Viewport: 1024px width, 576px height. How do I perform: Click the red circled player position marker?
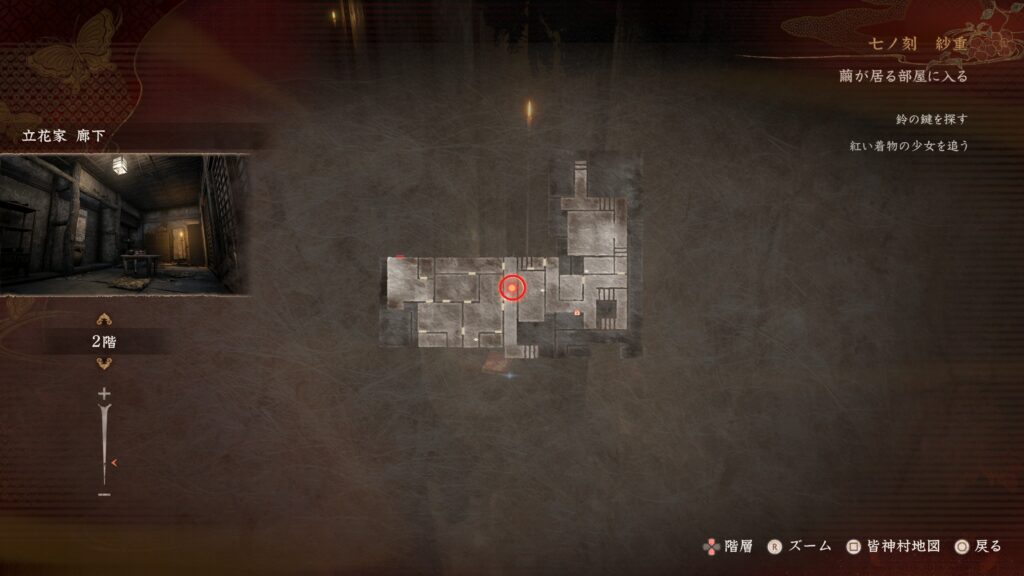pyautogui.click(x=512, y=289)
